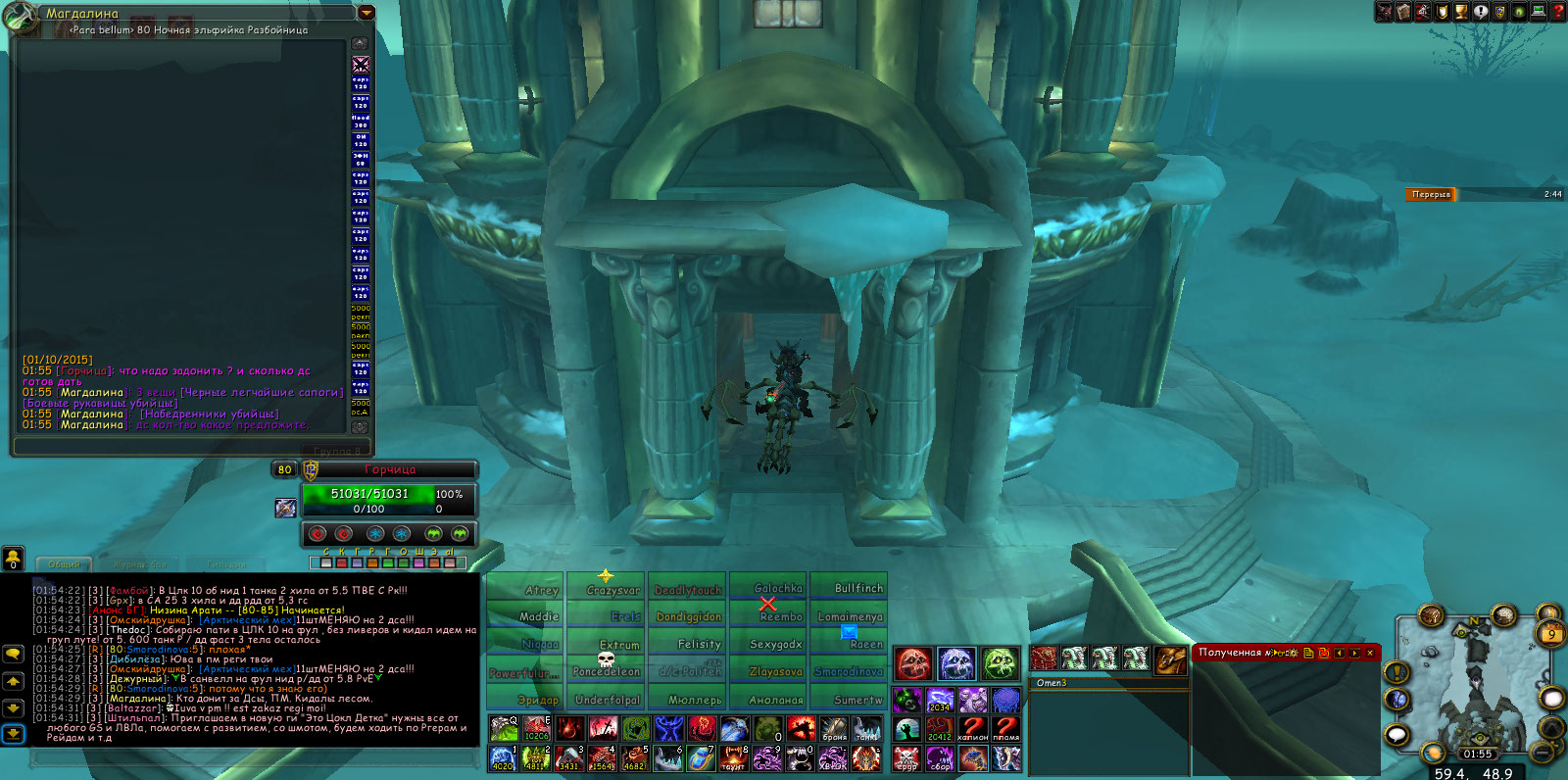Close the red Полученная damage meter window
Image resolution: width=1568 pixels, height=780 pixels.
[1370, 653]
